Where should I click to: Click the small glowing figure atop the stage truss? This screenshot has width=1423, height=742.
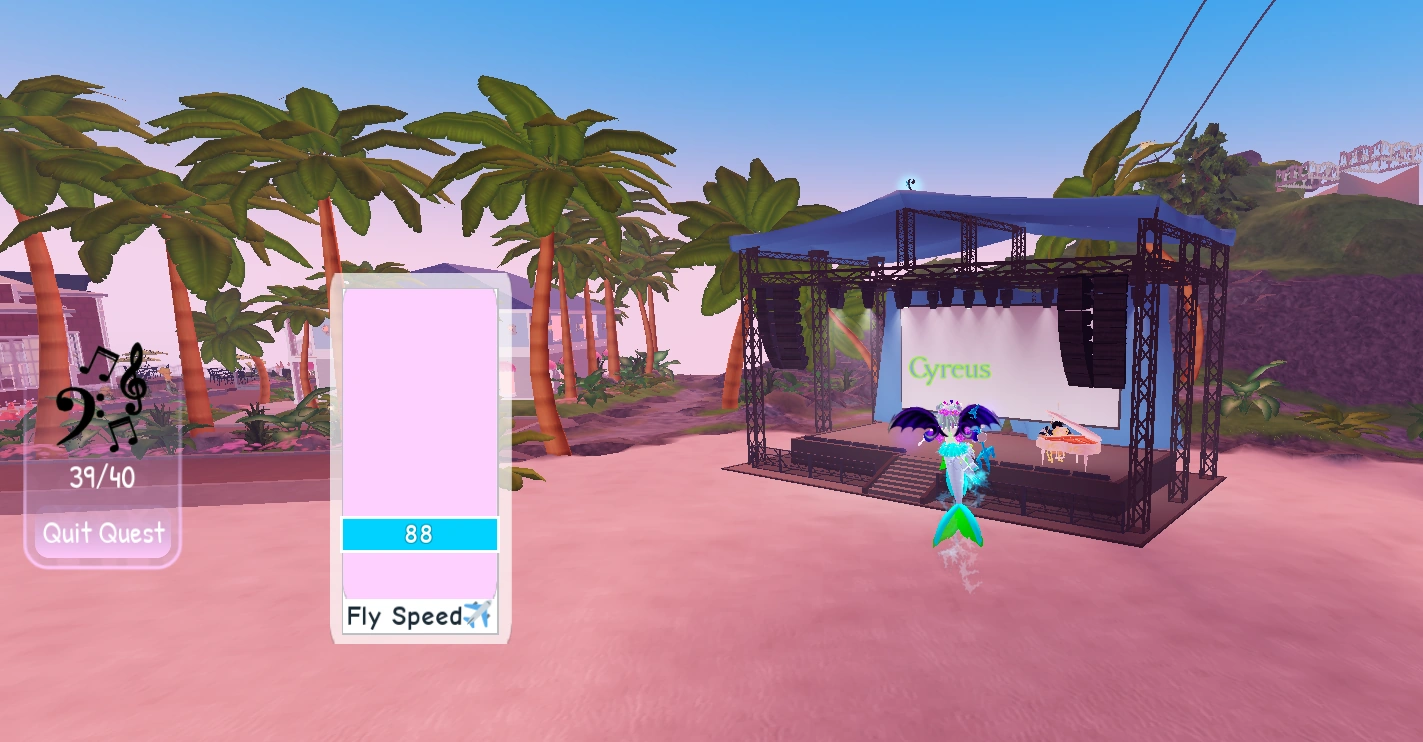[908, 182]
